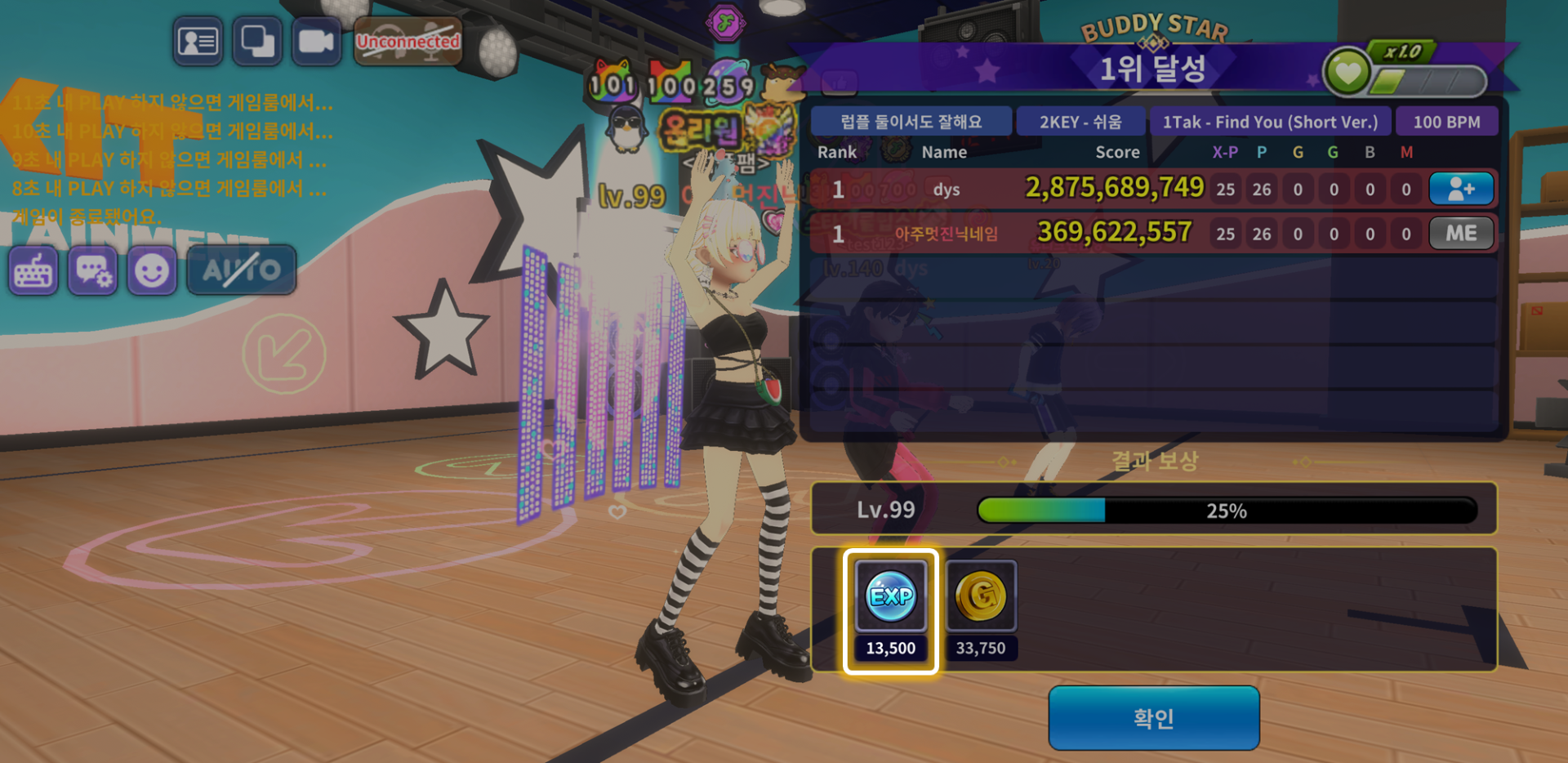Open the keyboard chat input
The width and height of the screenshot is (1568, 763).
33,271
